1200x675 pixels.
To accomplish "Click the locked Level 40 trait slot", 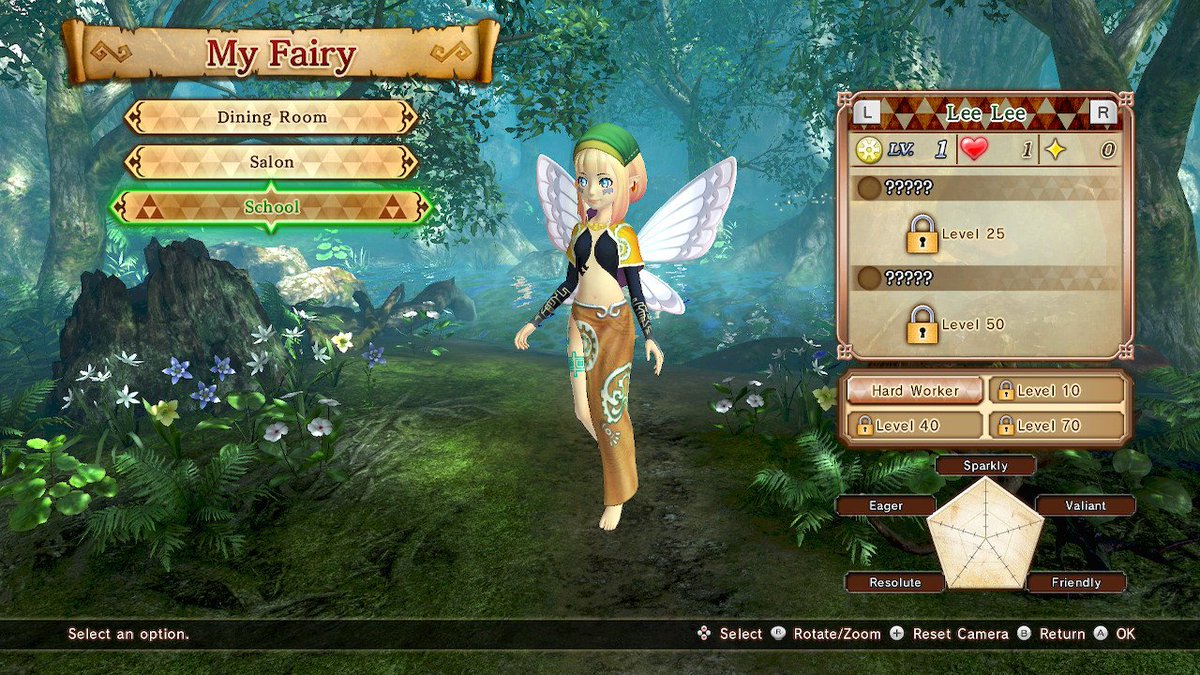I will click(914, 425).
